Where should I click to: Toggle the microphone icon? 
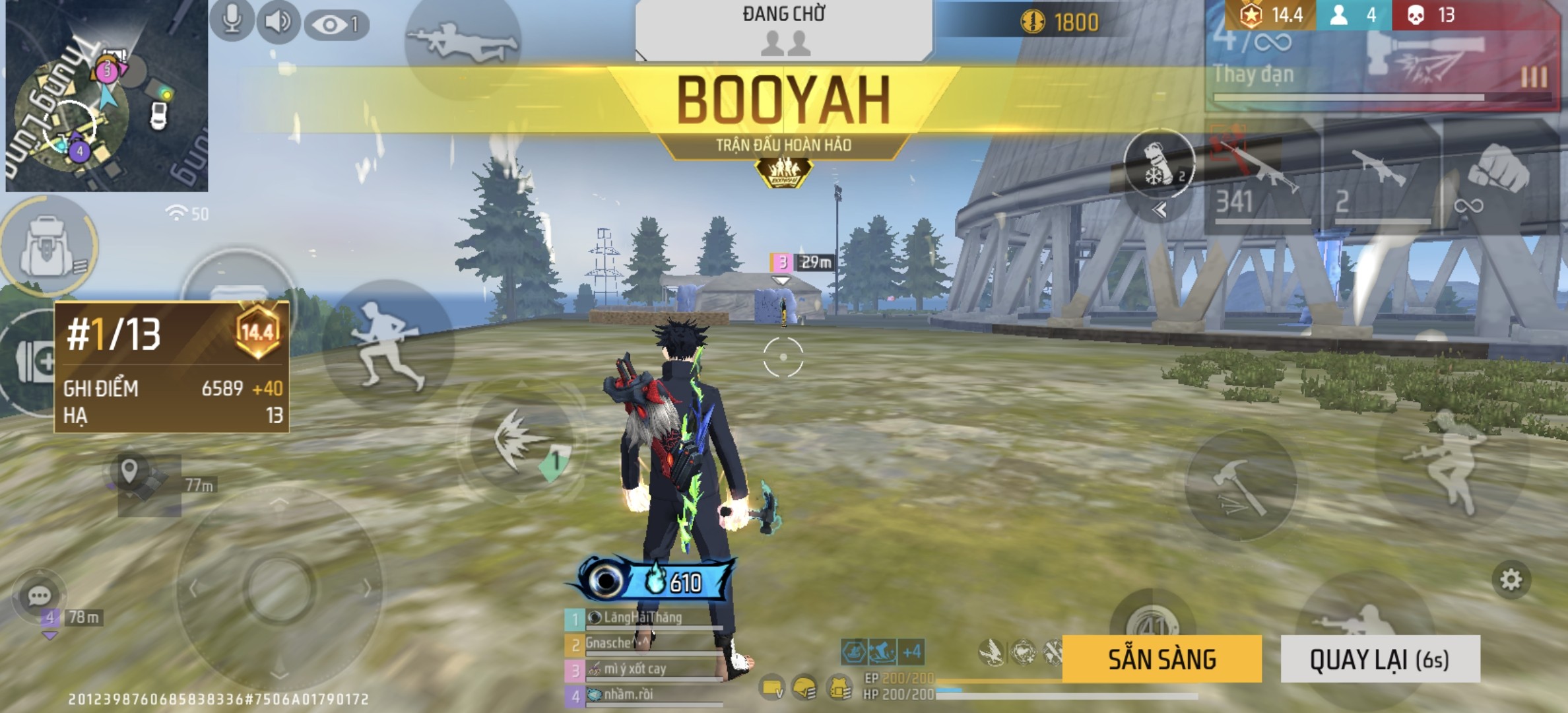coord(232,20)
